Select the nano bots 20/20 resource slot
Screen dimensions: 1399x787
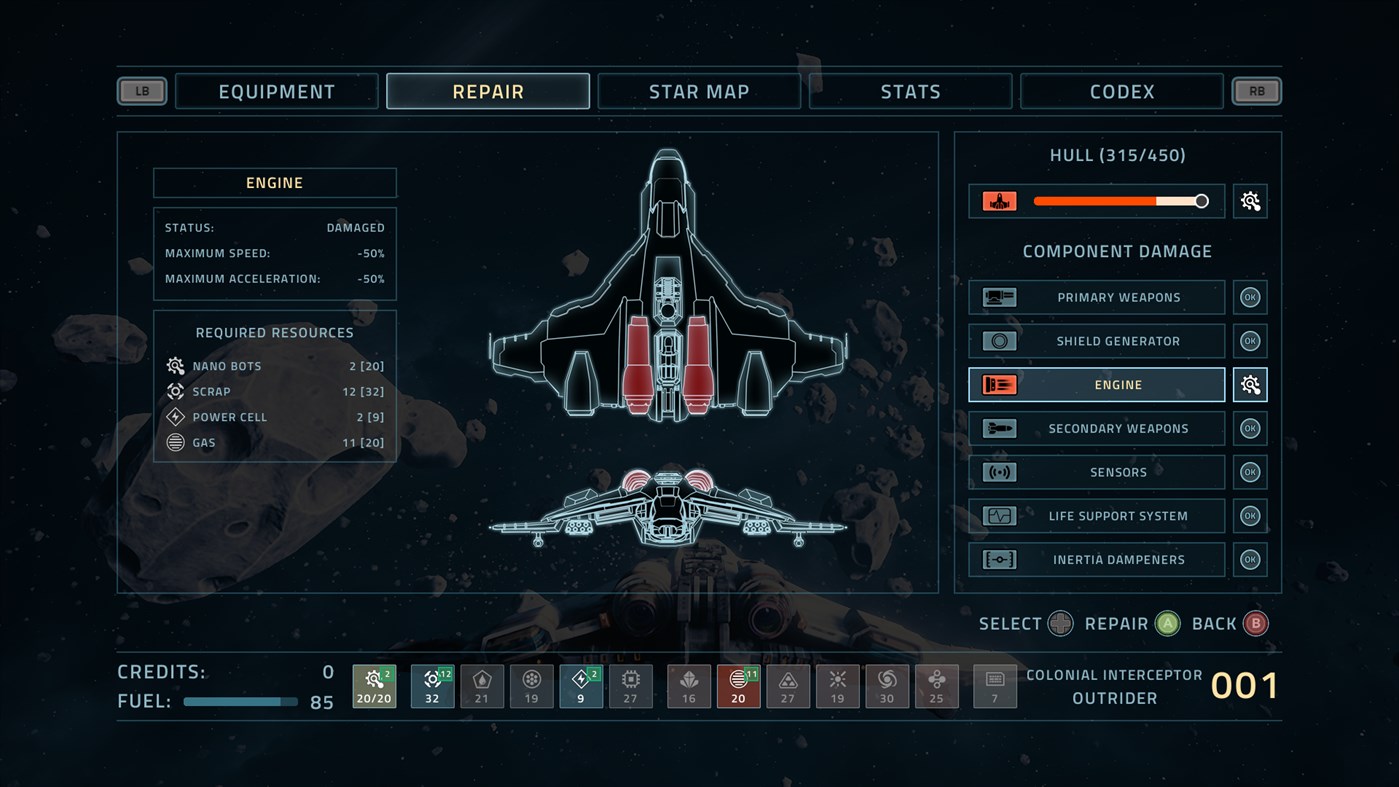coord(374,686)
